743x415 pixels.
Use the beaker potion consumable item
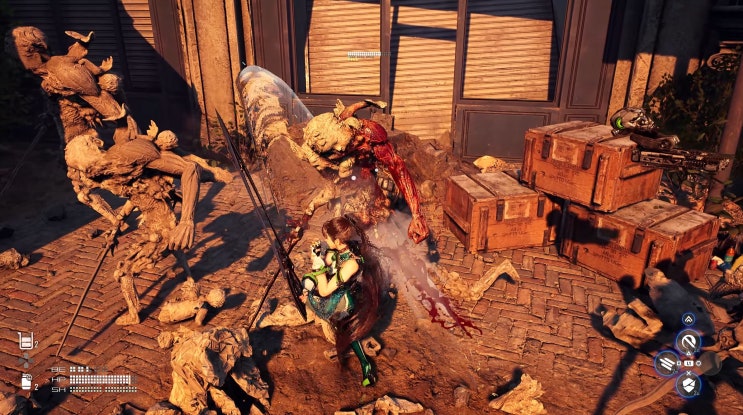[x=26, y=341]
